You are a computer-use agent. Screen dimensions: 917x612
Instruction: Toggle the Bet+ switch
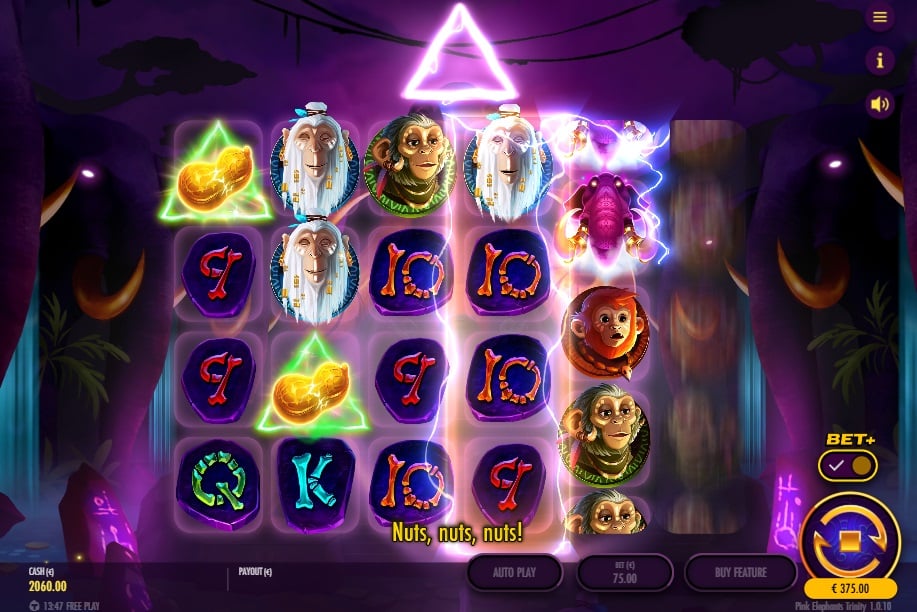[847, 465]
